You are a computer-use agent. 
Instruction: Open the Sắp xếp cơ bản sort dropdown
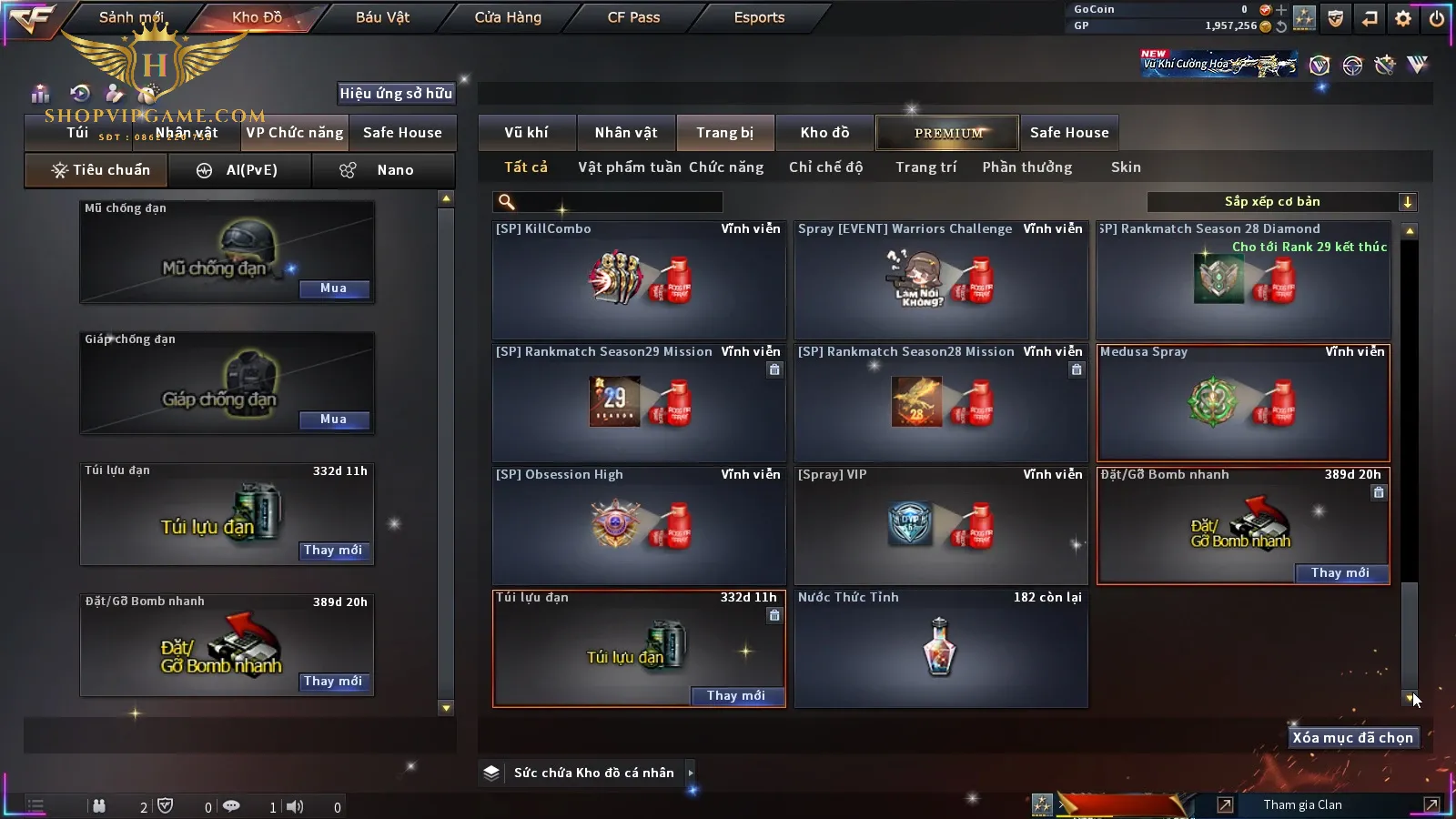(1282, 202)
